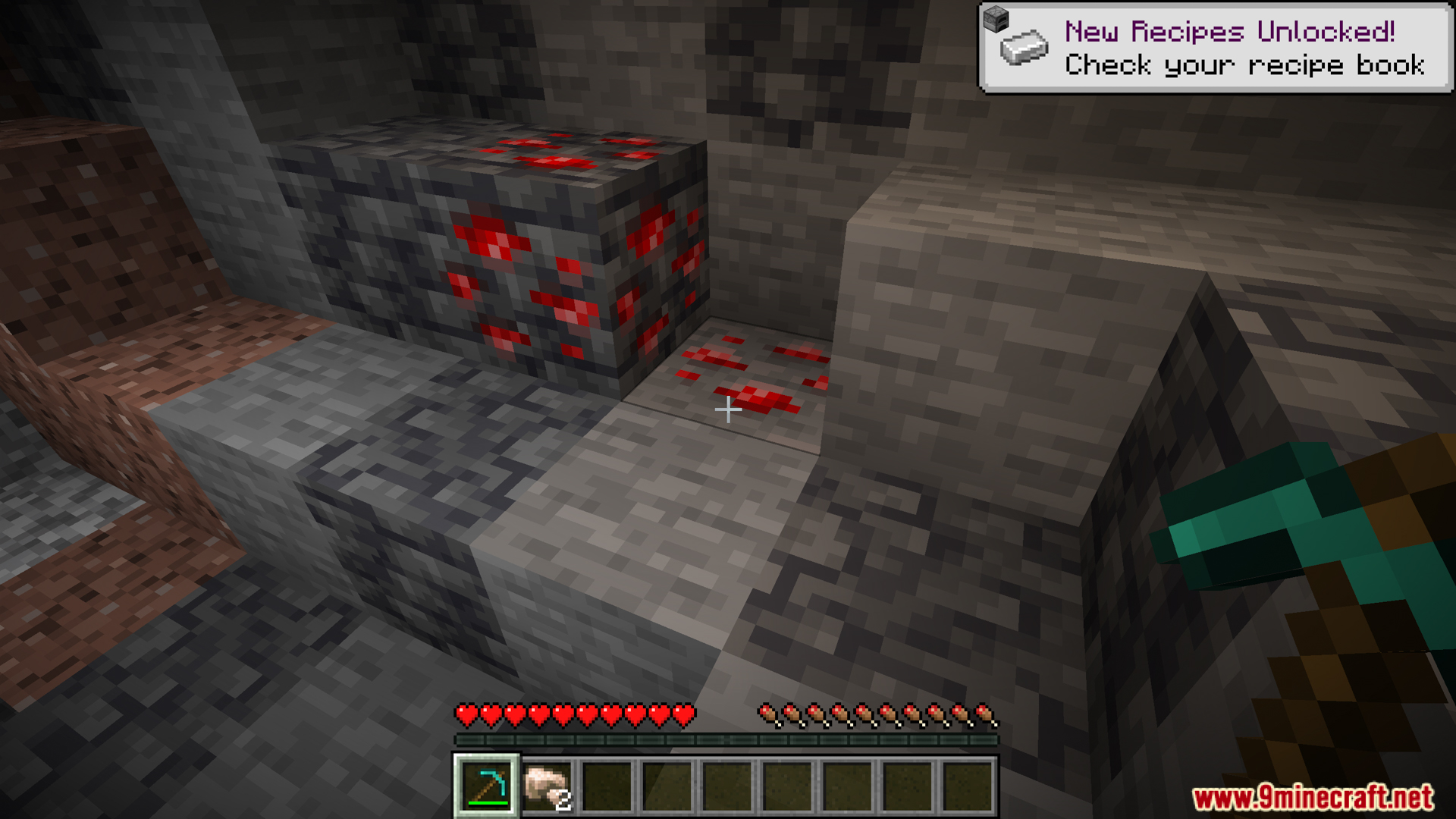Select the raw iron hotbar slot
Screen dimensions: 1456x819
(x=547, y=786)
